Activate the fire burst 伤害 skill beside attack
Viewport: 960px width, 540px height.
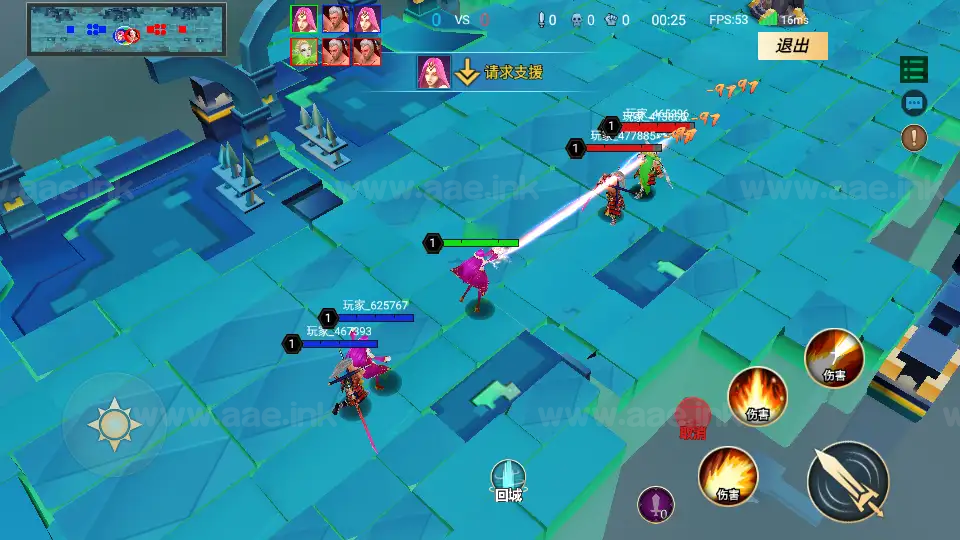point(727,476)
